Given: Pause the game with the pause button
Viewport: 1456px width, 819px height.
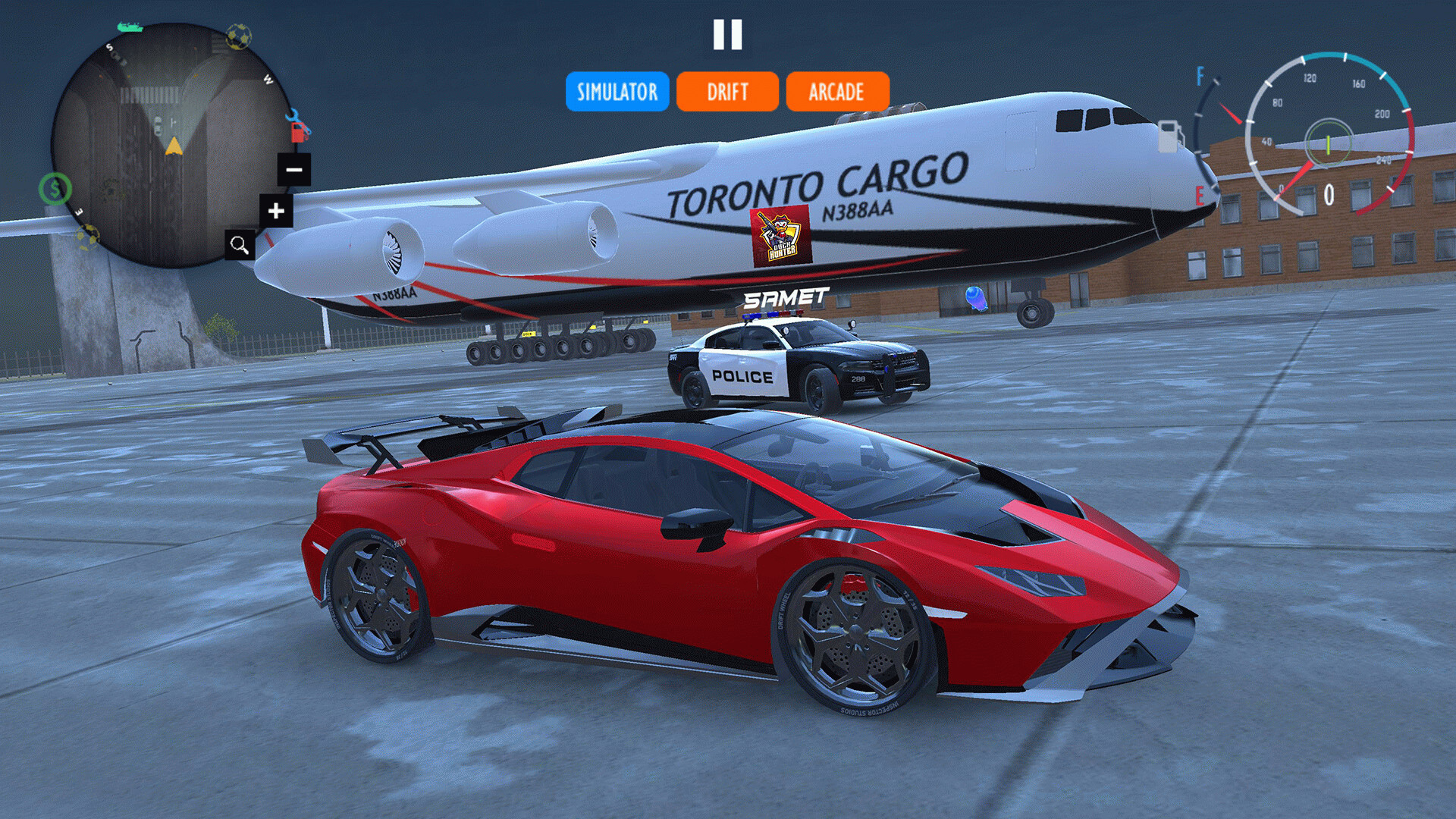Looking at the screenshot, I should [x=727, y=35].
